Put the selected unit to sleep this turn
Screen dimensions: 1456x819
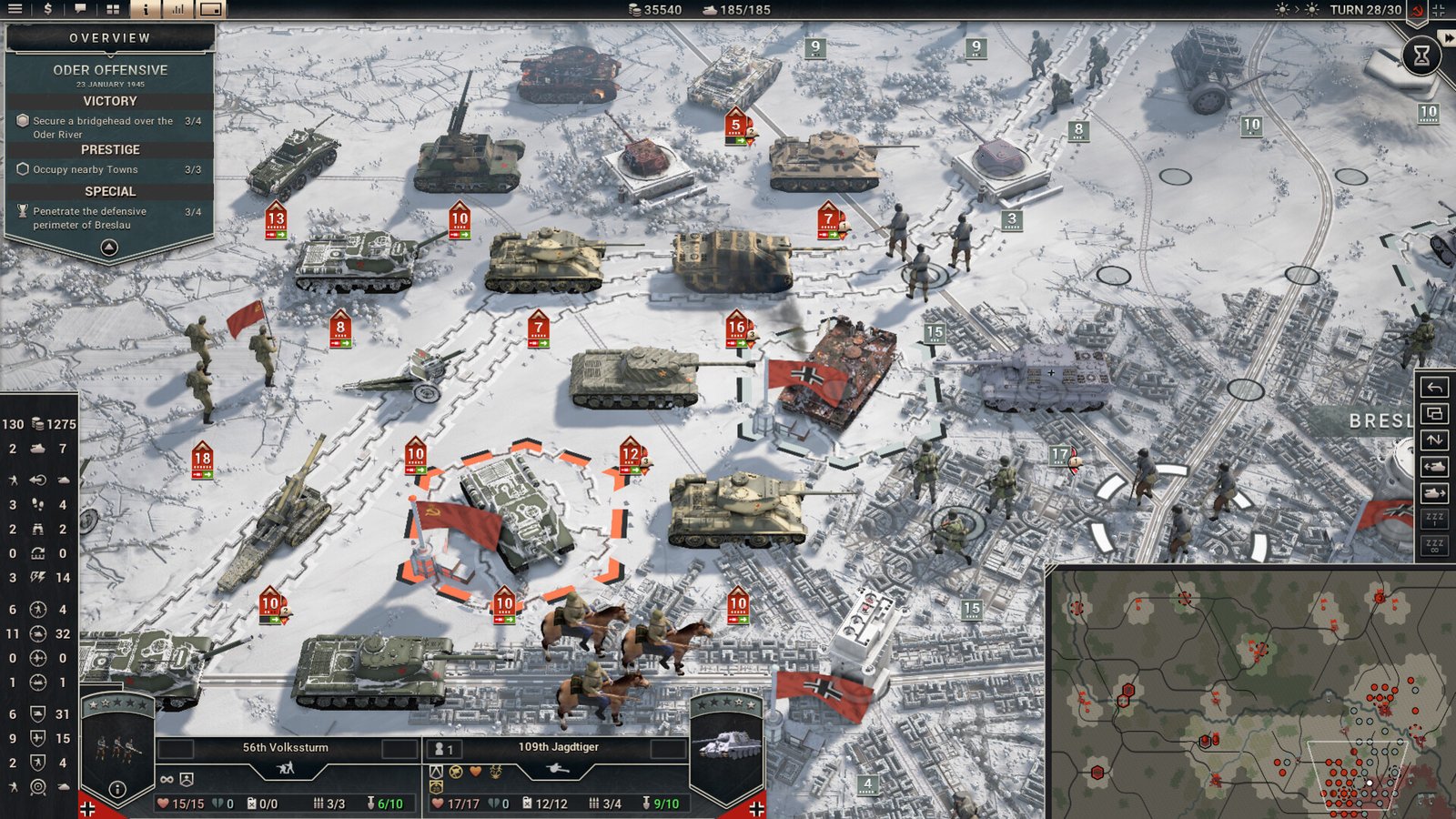point(1434,520)
